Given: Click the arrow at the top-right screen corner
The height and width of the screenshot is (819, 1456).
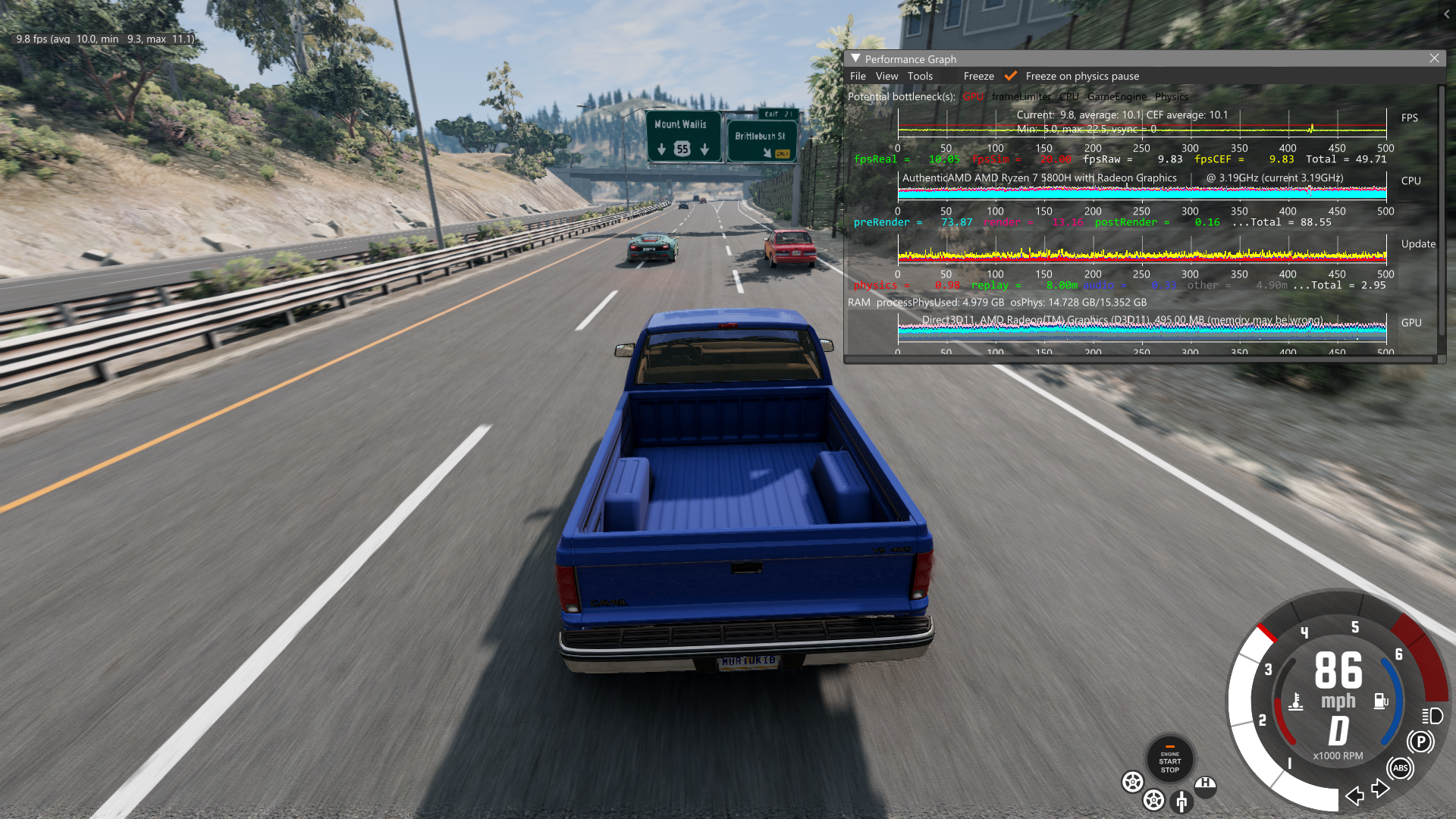Looking at the screenshot, I should pos(1447,14).
